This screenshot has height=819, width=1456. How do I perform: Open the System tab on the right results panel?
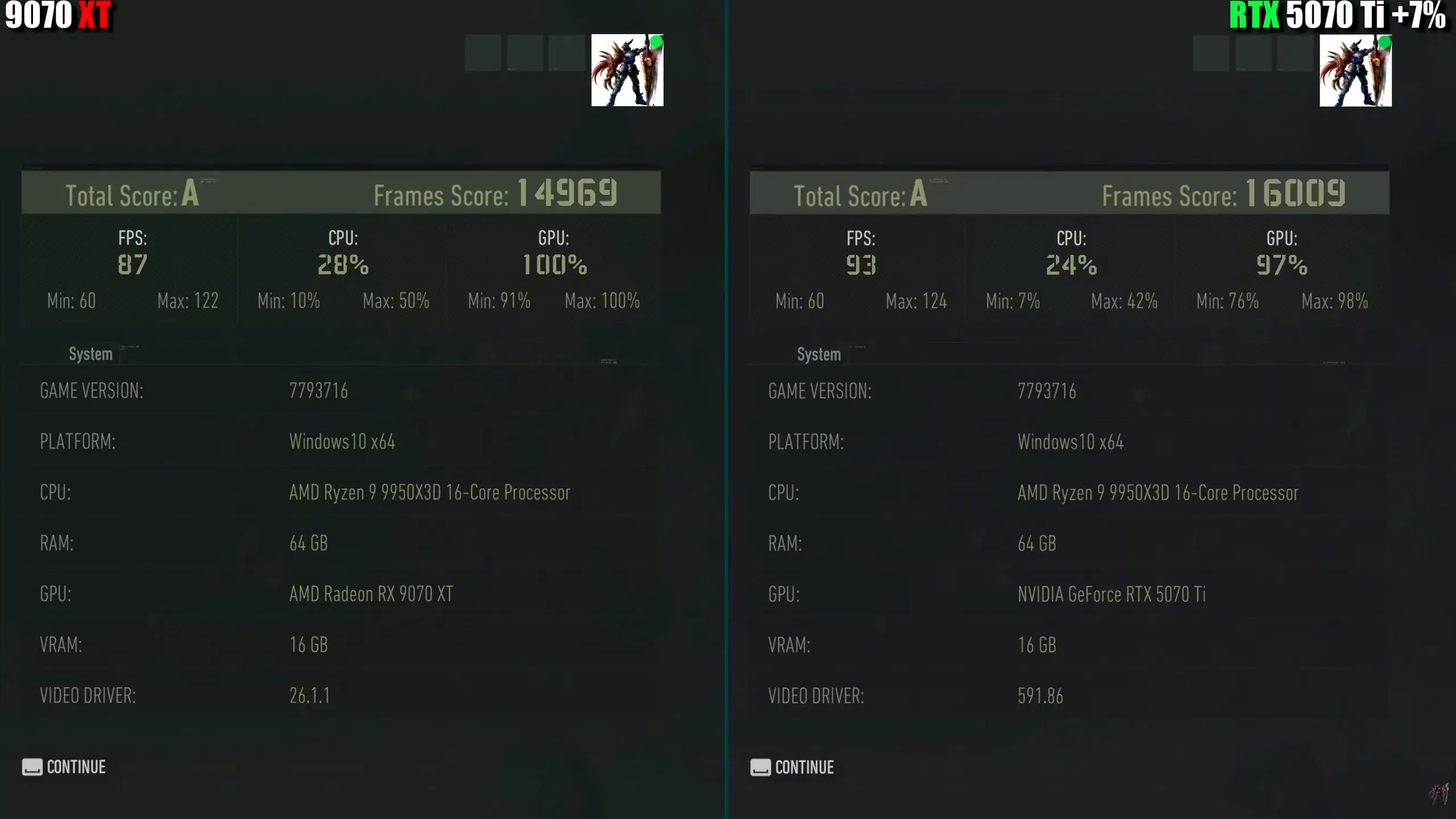tap(818, 354)
